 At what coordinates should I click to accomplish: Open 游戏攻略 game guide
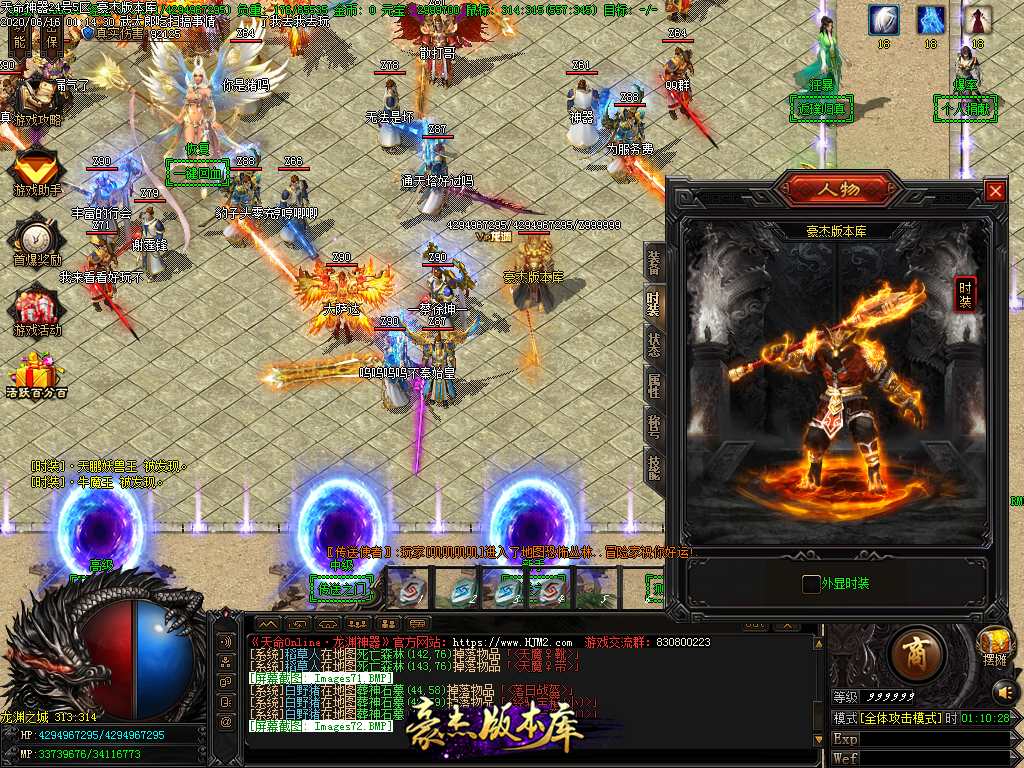(x=36, y=102)
